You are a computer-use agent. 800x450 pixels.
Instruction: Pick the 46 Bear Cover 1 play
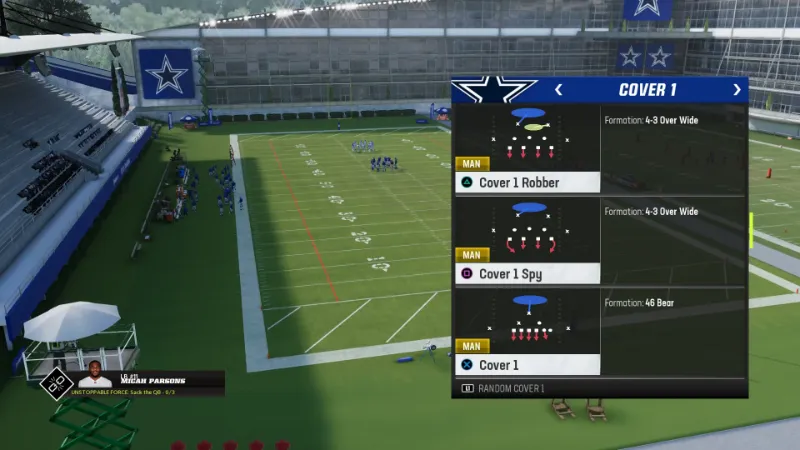click(528, 331)
